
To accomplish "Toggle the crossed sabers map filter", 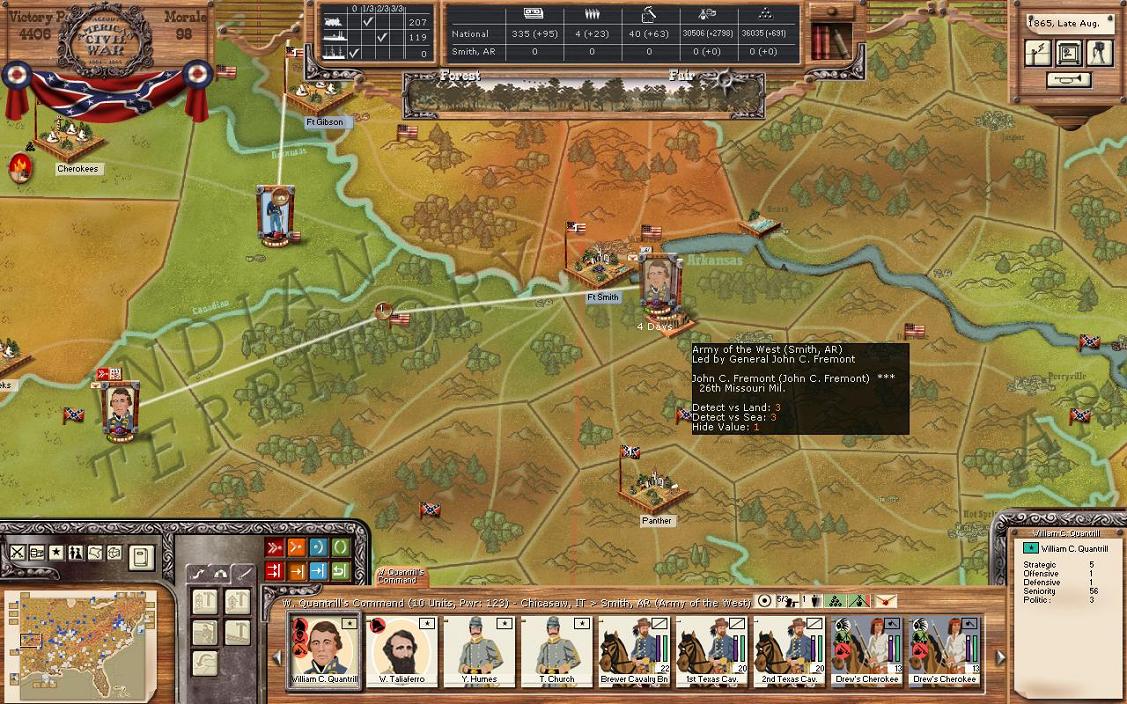I will pos(17,553).
